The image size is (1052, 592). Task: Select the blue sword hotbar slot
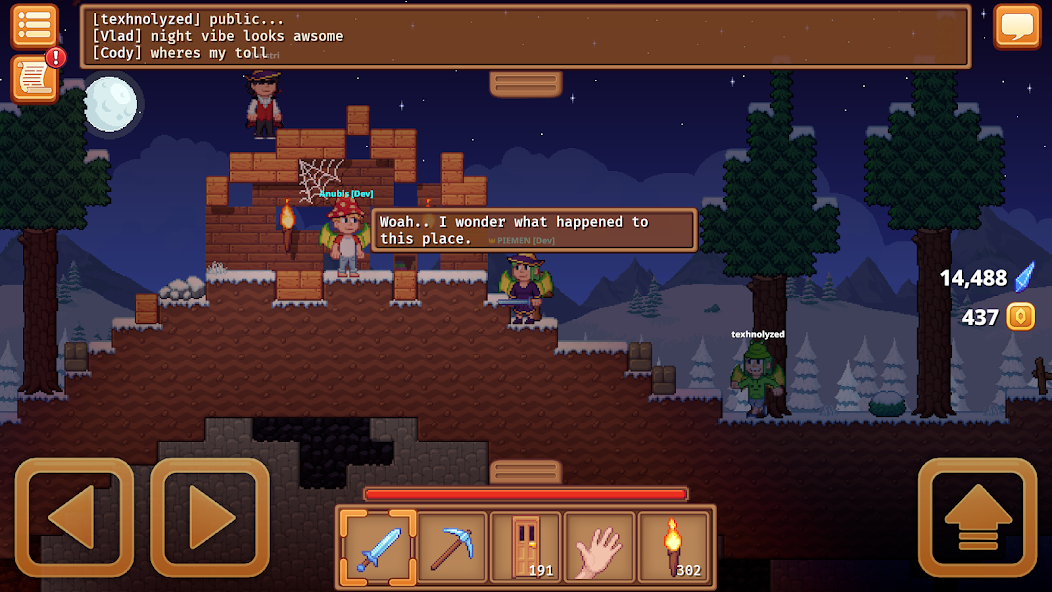378,547
